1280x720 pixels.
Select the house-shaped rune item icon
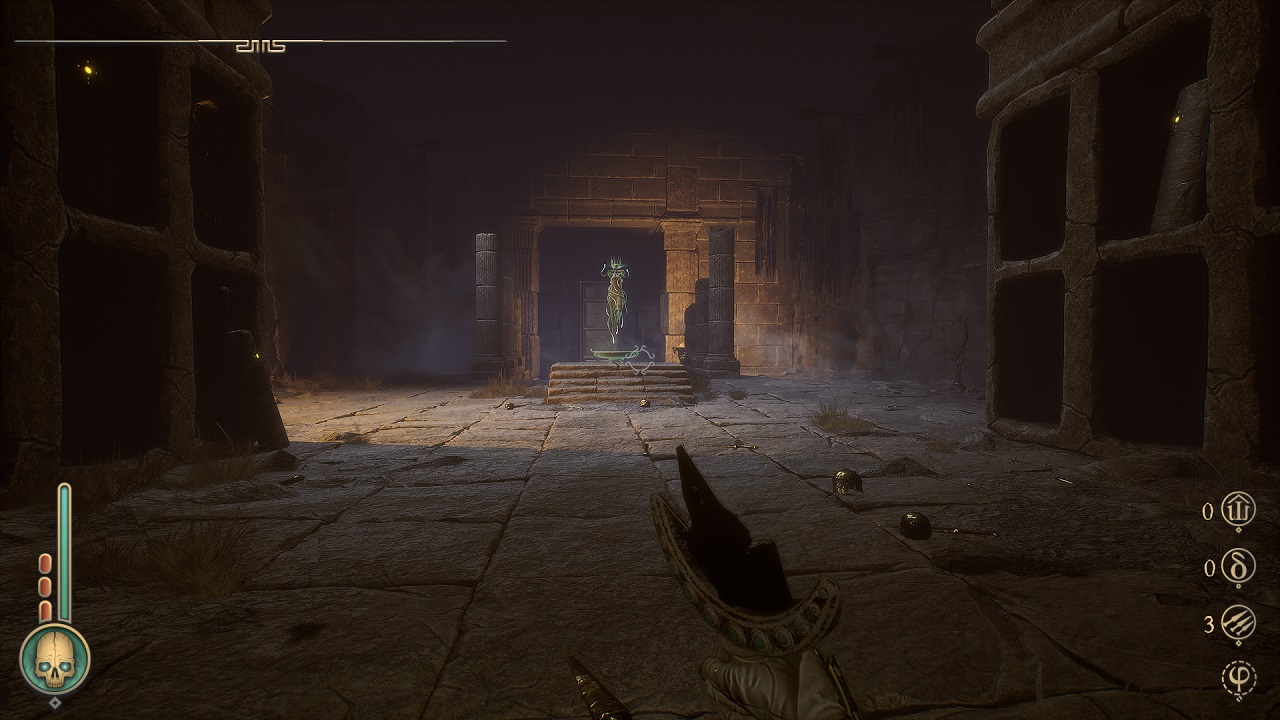click(x=1239, y=512)
